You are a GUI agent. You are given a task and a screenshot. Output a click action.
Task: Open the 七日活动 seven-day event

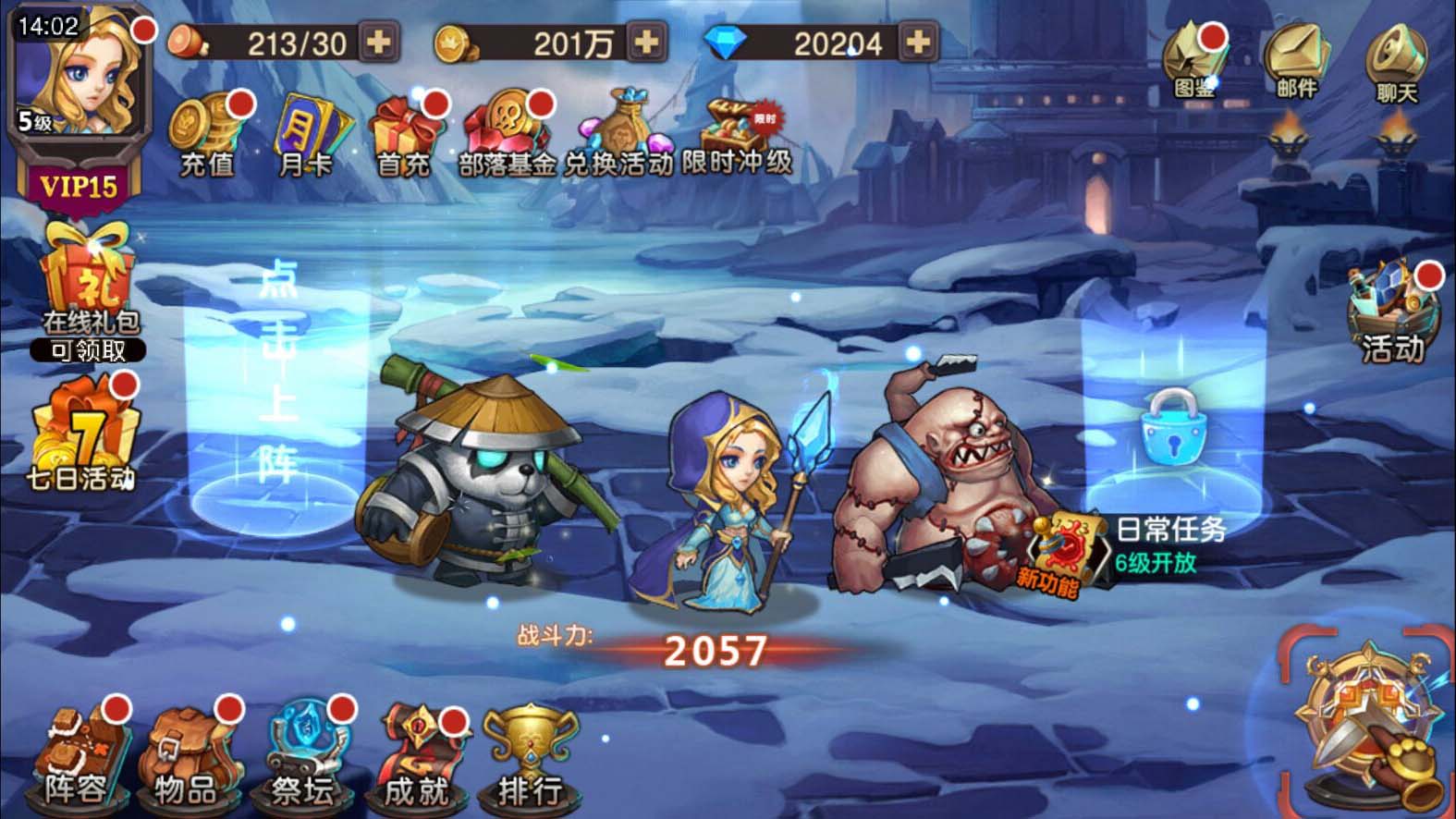point(81,434)
